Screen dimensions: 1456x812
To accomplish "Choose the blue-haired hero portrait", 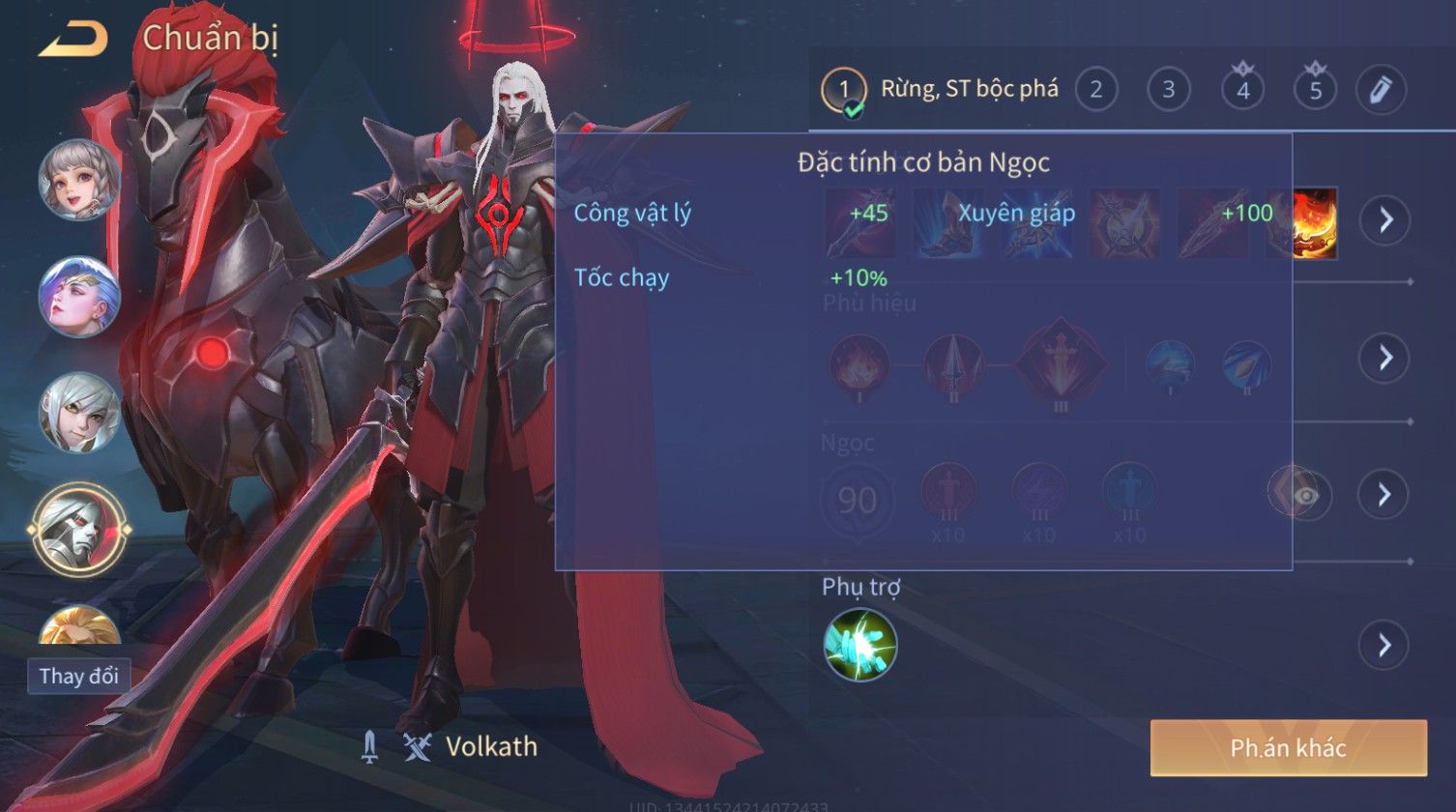I will point(78,297).
